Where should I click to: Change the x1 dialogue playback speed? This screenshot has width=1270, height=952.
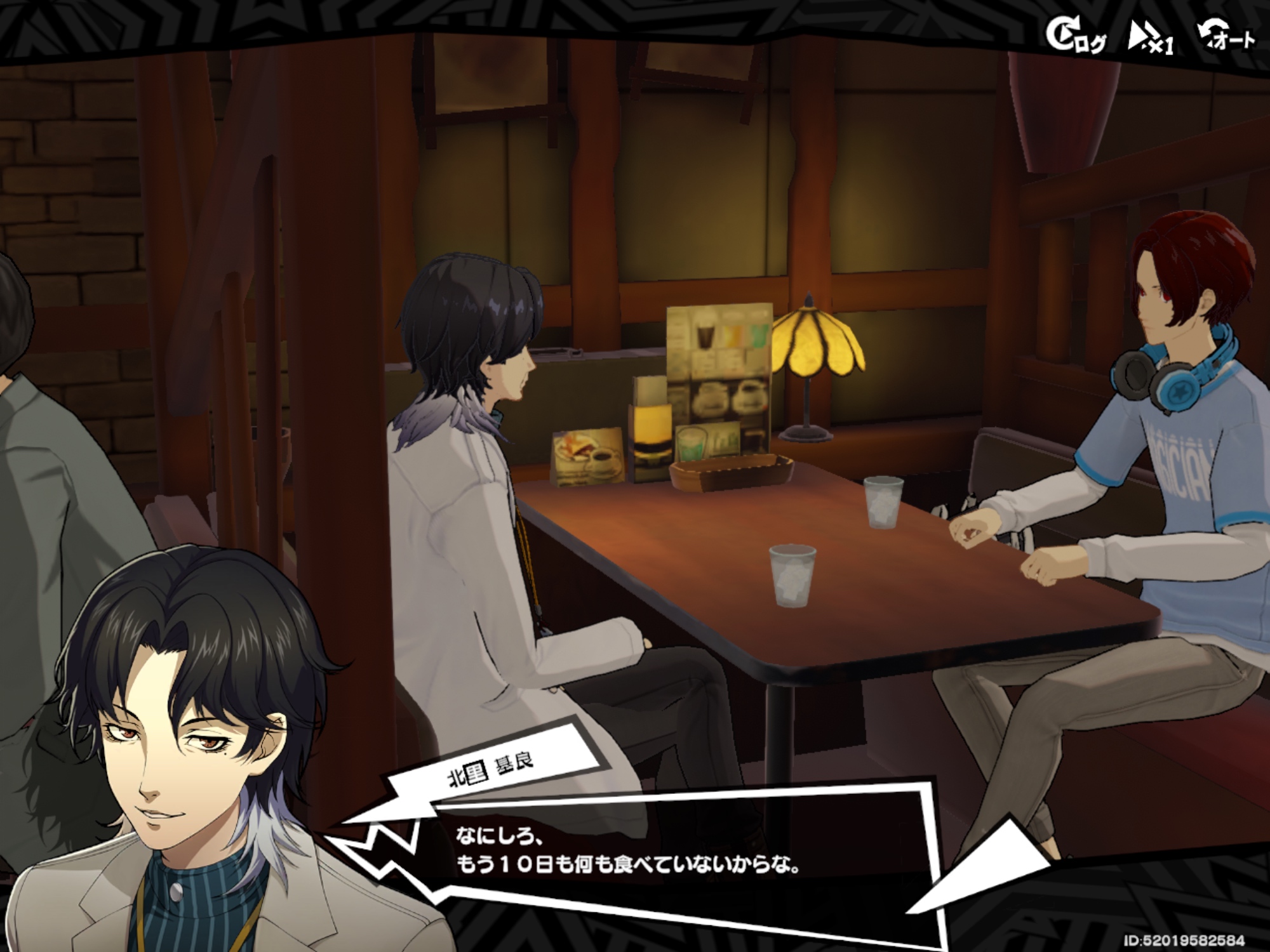[x=1151, y=38]
